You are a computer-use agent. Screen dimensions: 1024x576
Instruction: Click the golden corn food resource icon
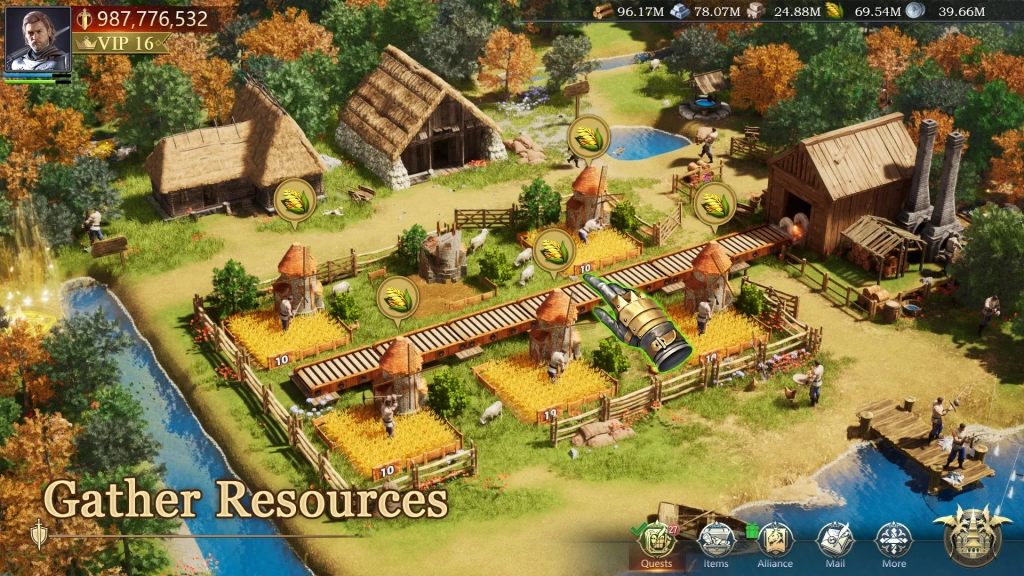point(834,11)
